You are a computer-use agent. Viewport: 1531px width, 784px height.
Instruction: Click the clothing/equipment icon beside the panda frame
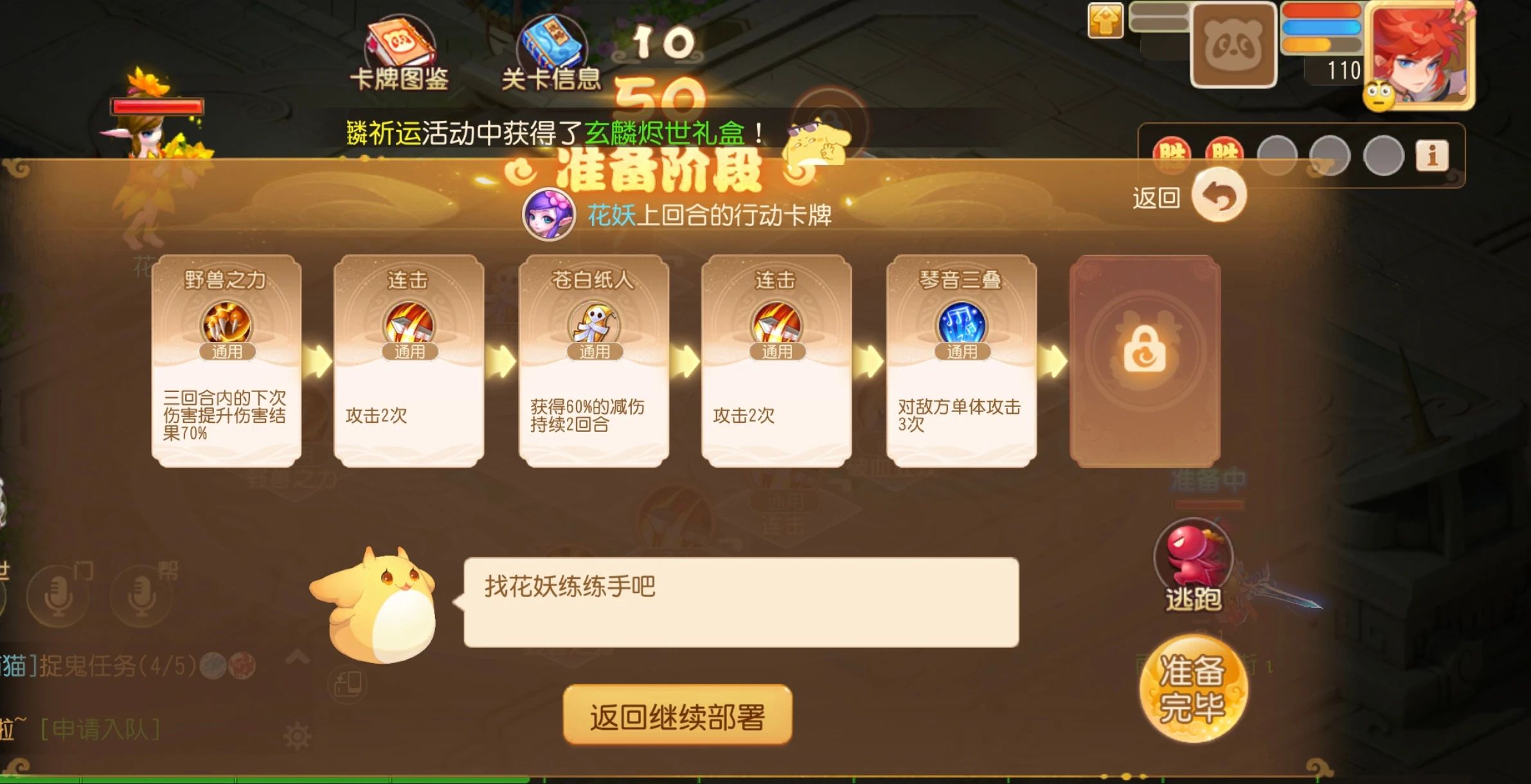point(1107,21)
